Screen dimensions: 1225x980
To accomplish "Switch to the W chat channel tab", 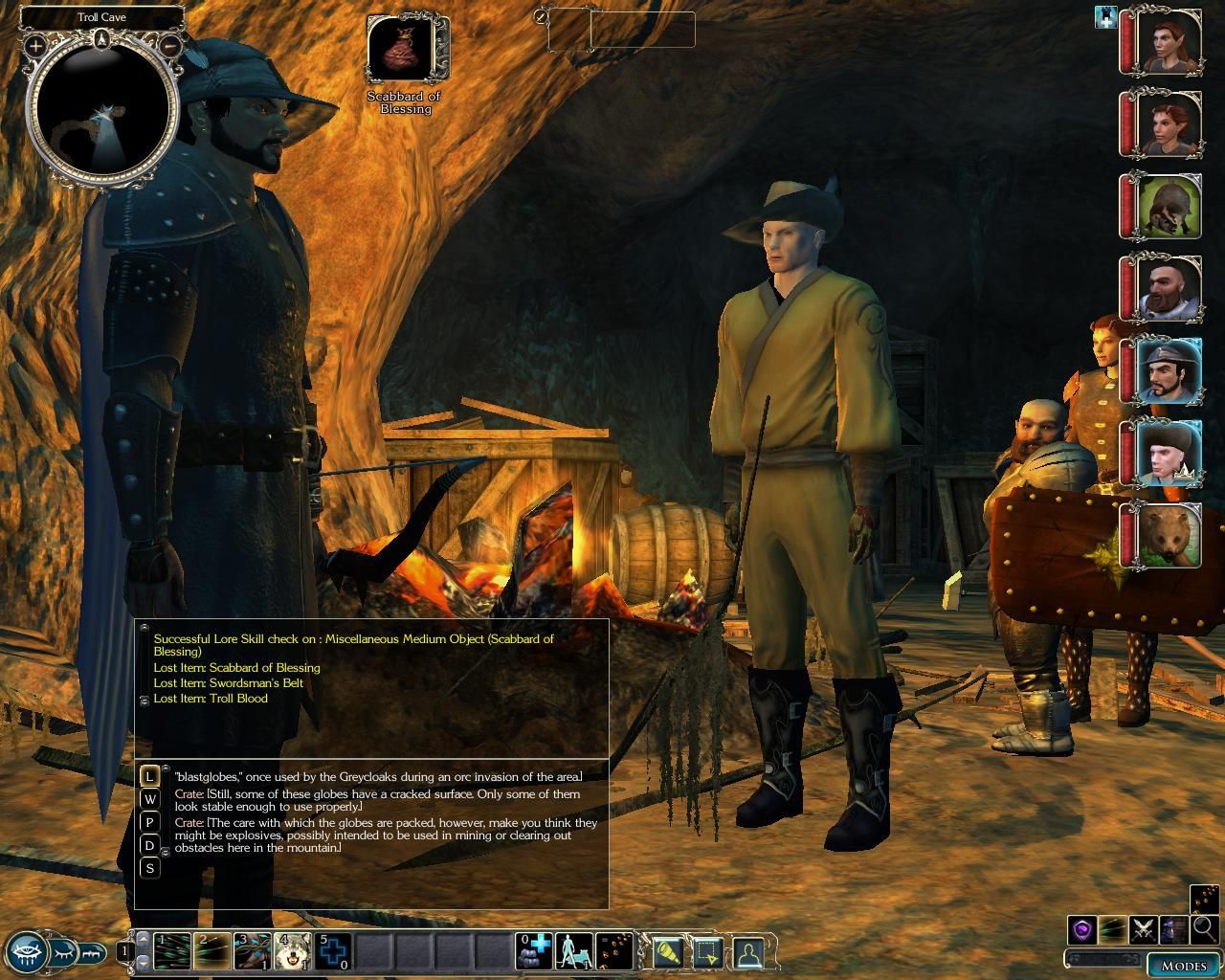I will pyautogui.click(x=149, y=799).
